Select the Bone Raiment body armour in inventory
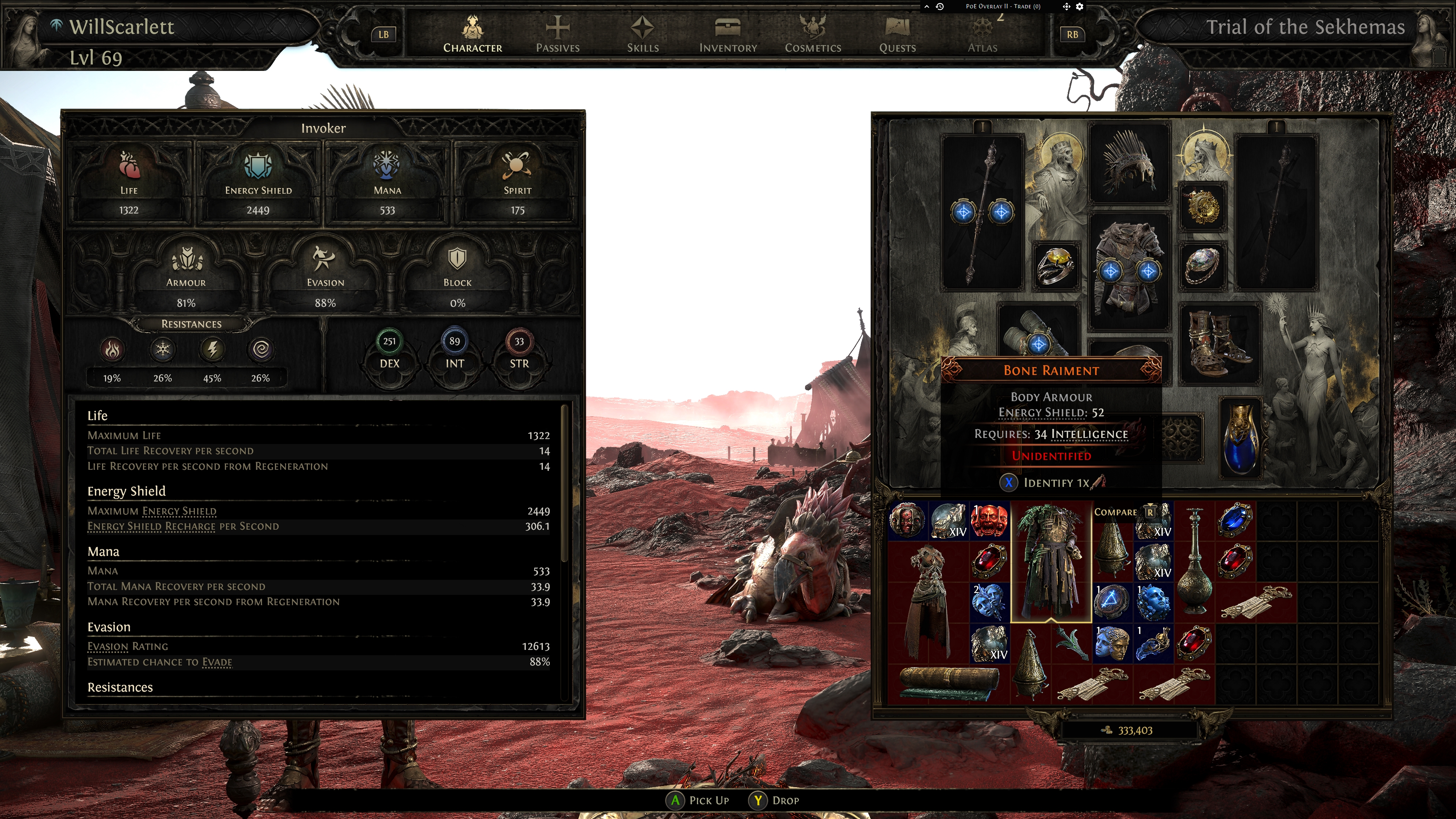The width and height of the screenshot is (1456, 819). coord(1051,561)
